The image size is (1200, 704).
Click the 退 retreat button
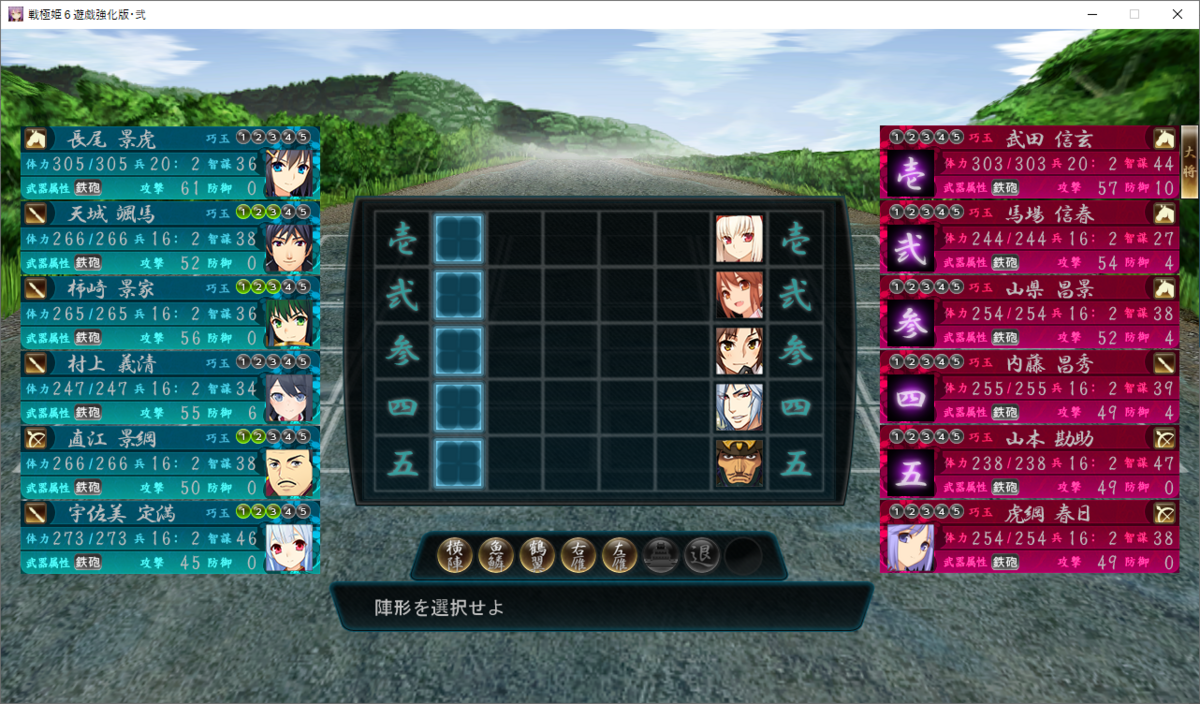(x=702, y=554)
